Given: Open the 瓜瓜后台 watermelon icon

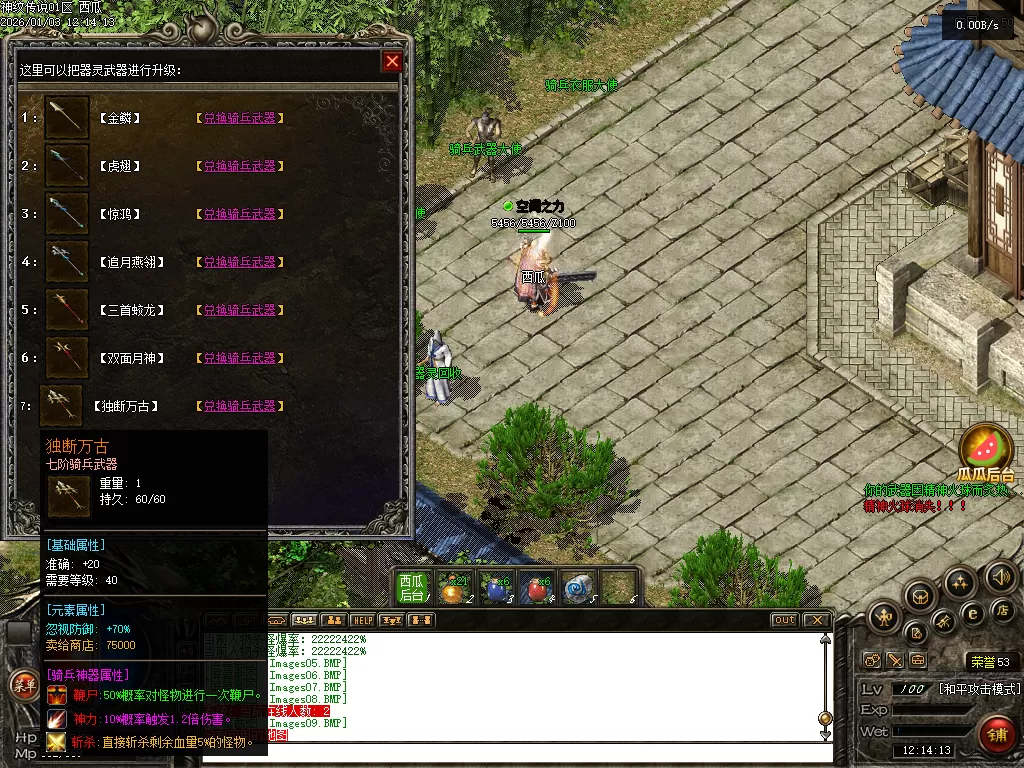Looking at the screenshot, I should coord(986,449).
